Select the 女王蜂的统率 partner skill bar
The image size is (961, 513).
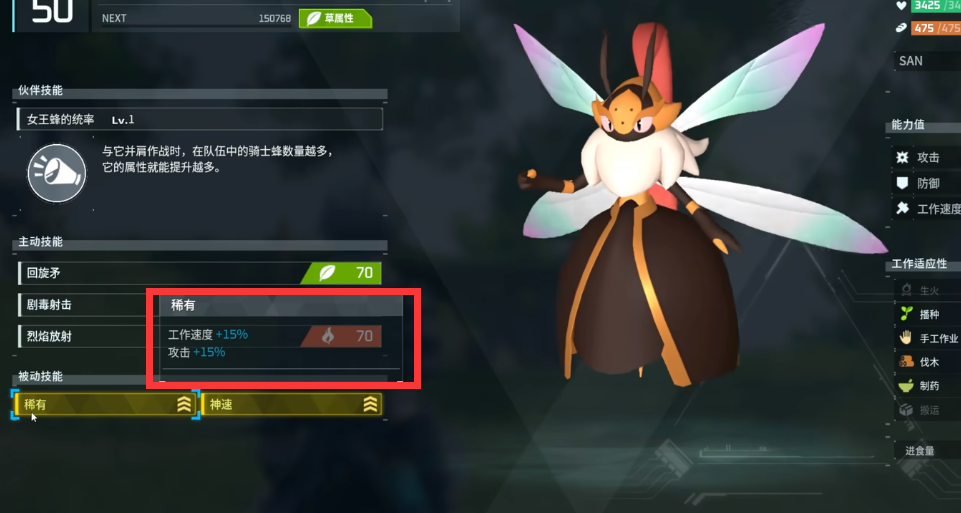(199, 120)
